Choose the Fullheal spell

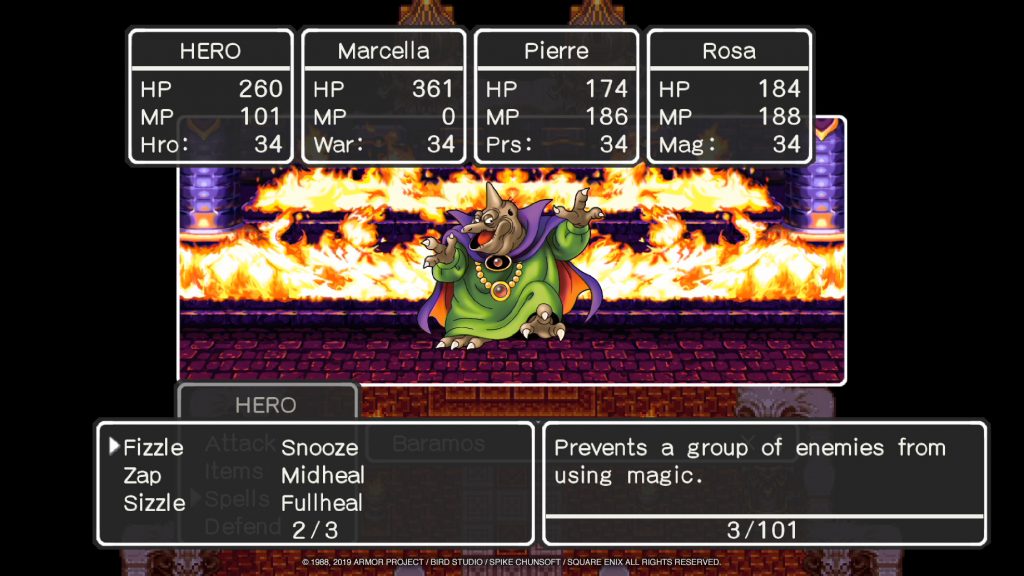[x=321, y=502]
